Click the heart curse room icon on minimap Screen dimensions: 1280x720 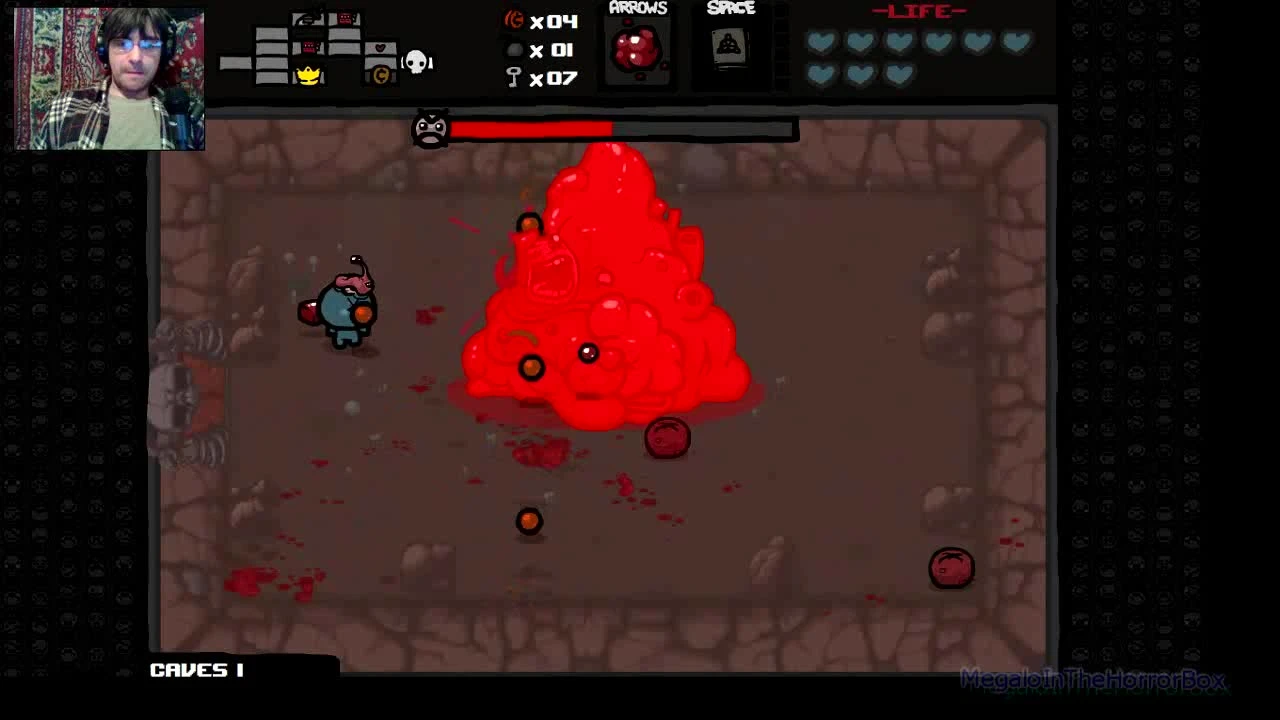click(380, 48)
